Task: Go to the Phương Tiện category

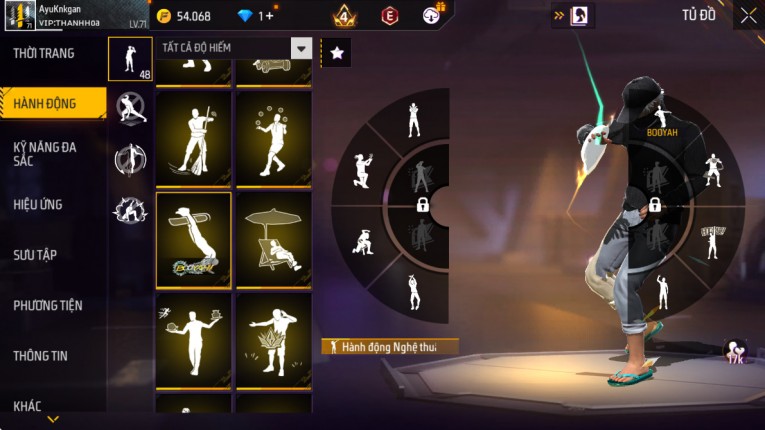Action: tap(48, 305)
